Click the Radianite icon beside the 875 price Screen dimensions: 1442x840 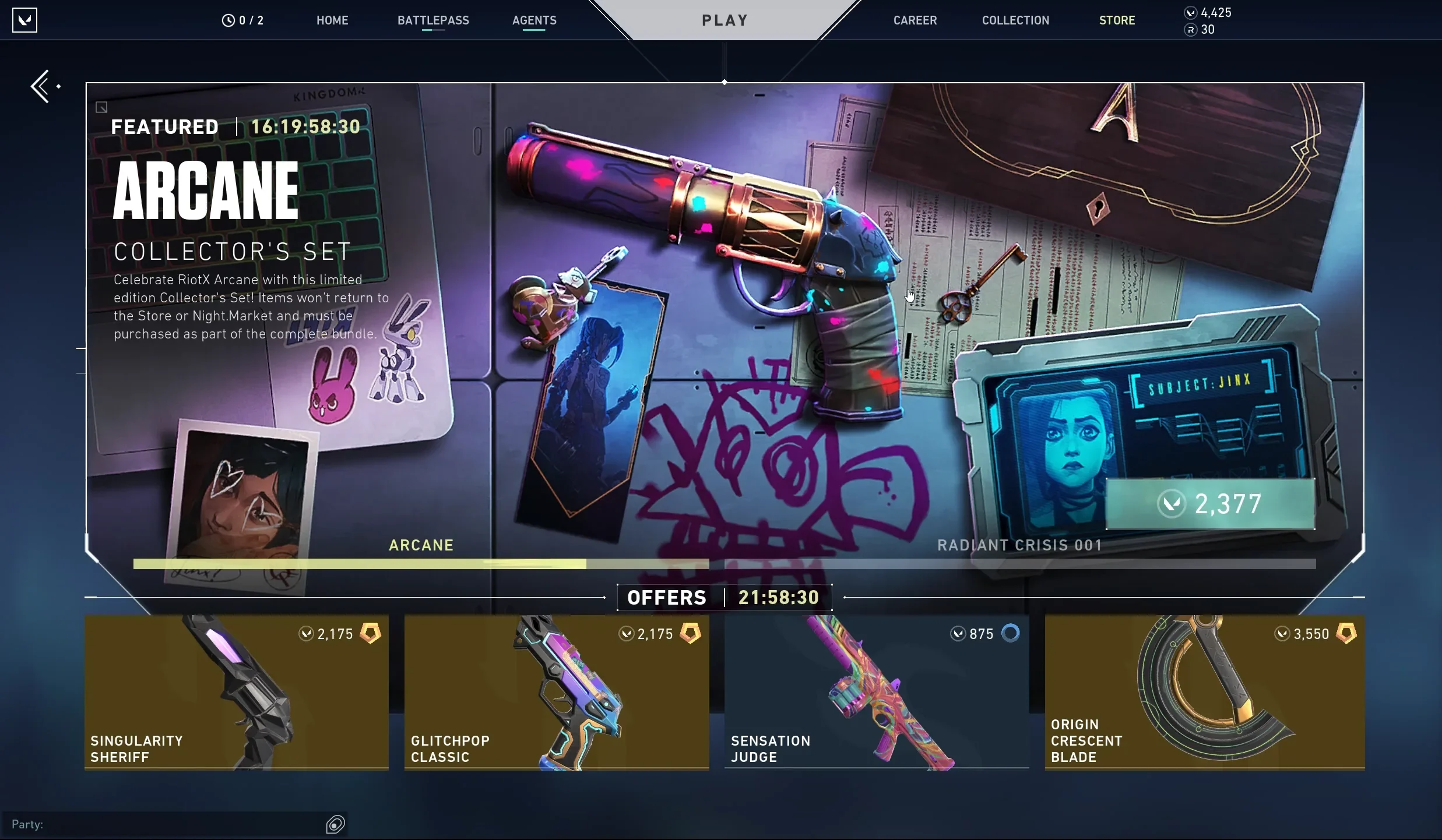click(1011, 633)
